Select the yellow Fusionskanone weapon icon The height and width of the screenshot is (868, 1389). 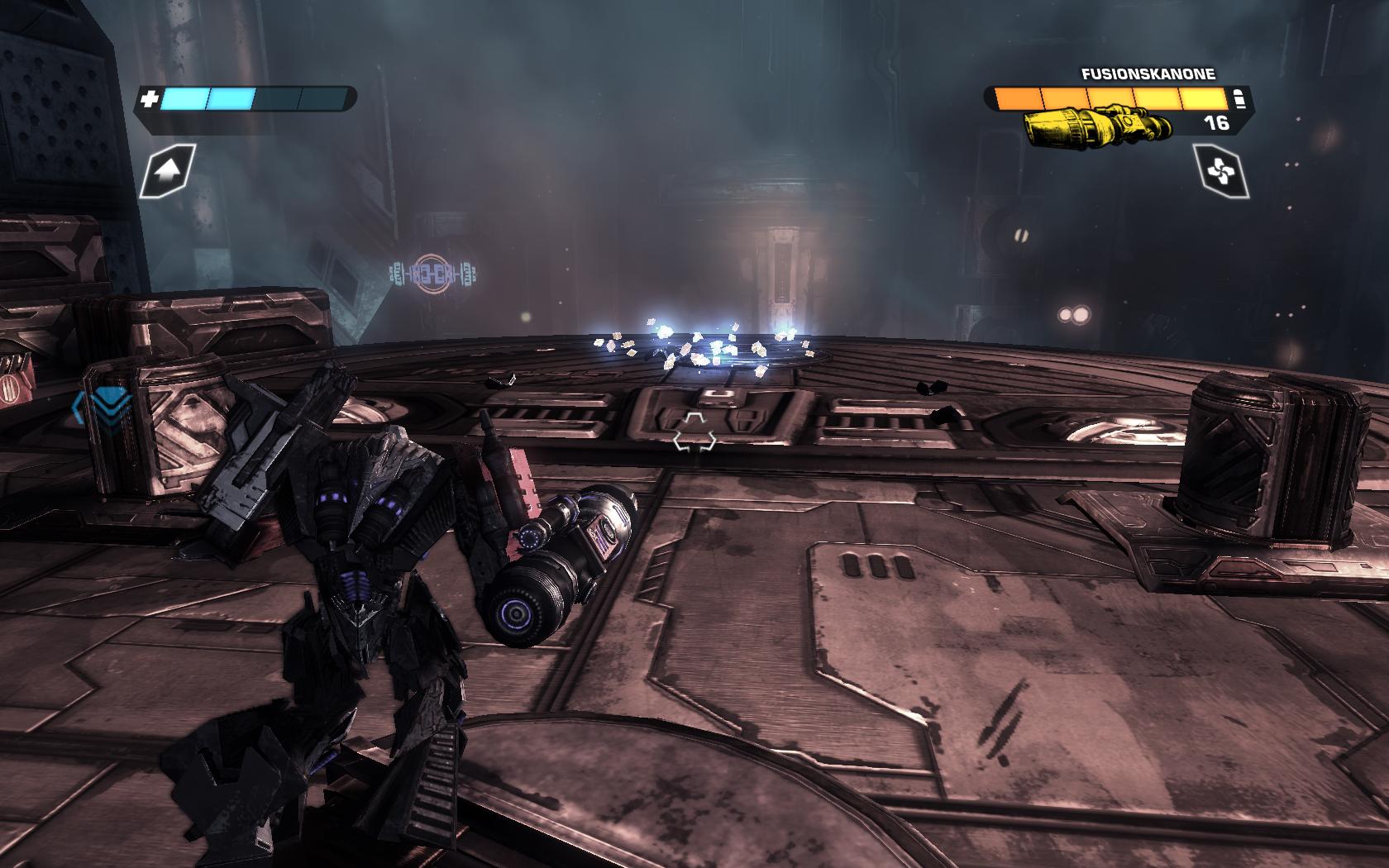click(1097, 127)
